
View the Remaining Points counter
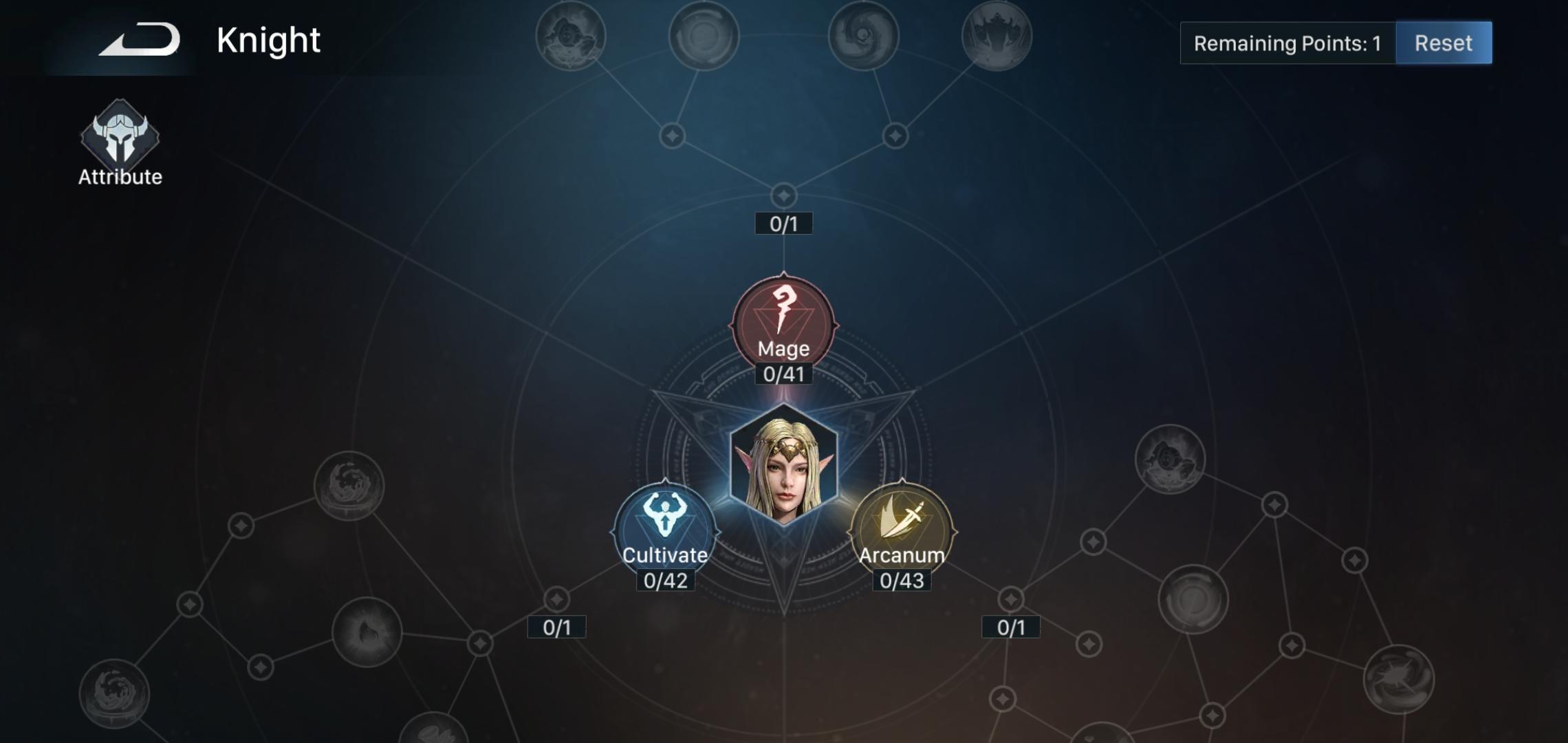(x=1287, y=43)
